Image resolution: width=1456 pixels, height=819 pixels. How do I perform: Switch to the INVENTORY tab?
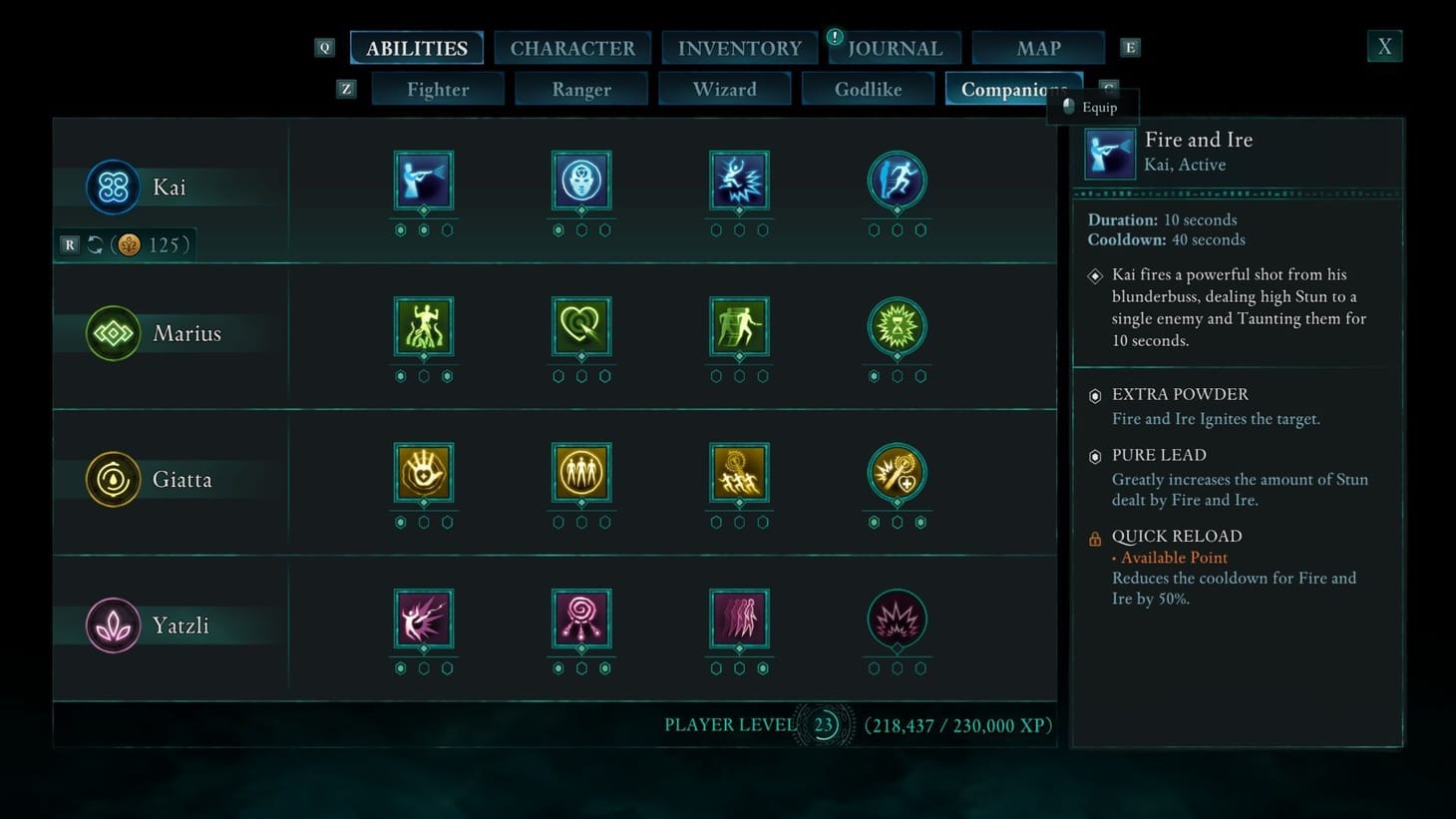coord(739,47)
